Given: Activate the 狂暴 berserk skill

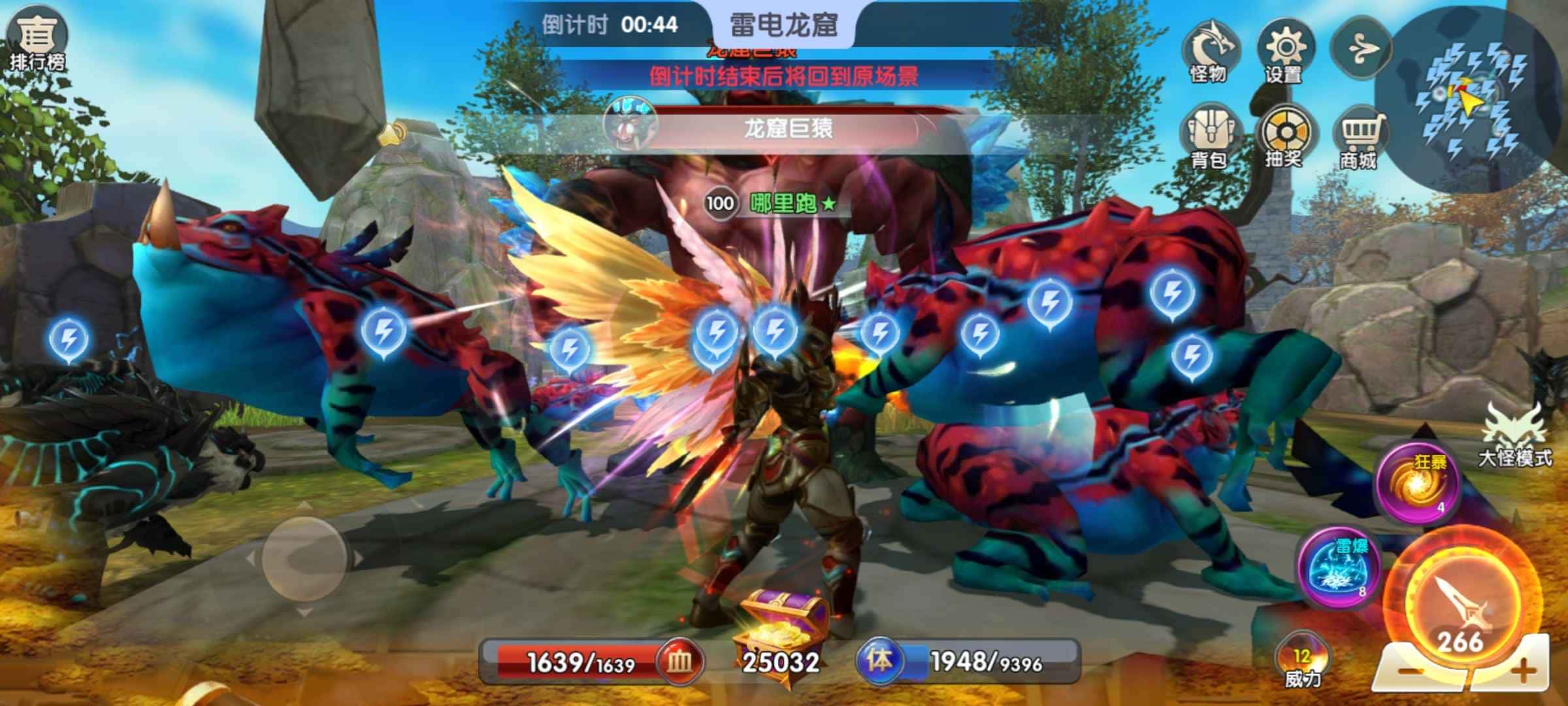Looking at the screenshot, I should (1419, 482).
